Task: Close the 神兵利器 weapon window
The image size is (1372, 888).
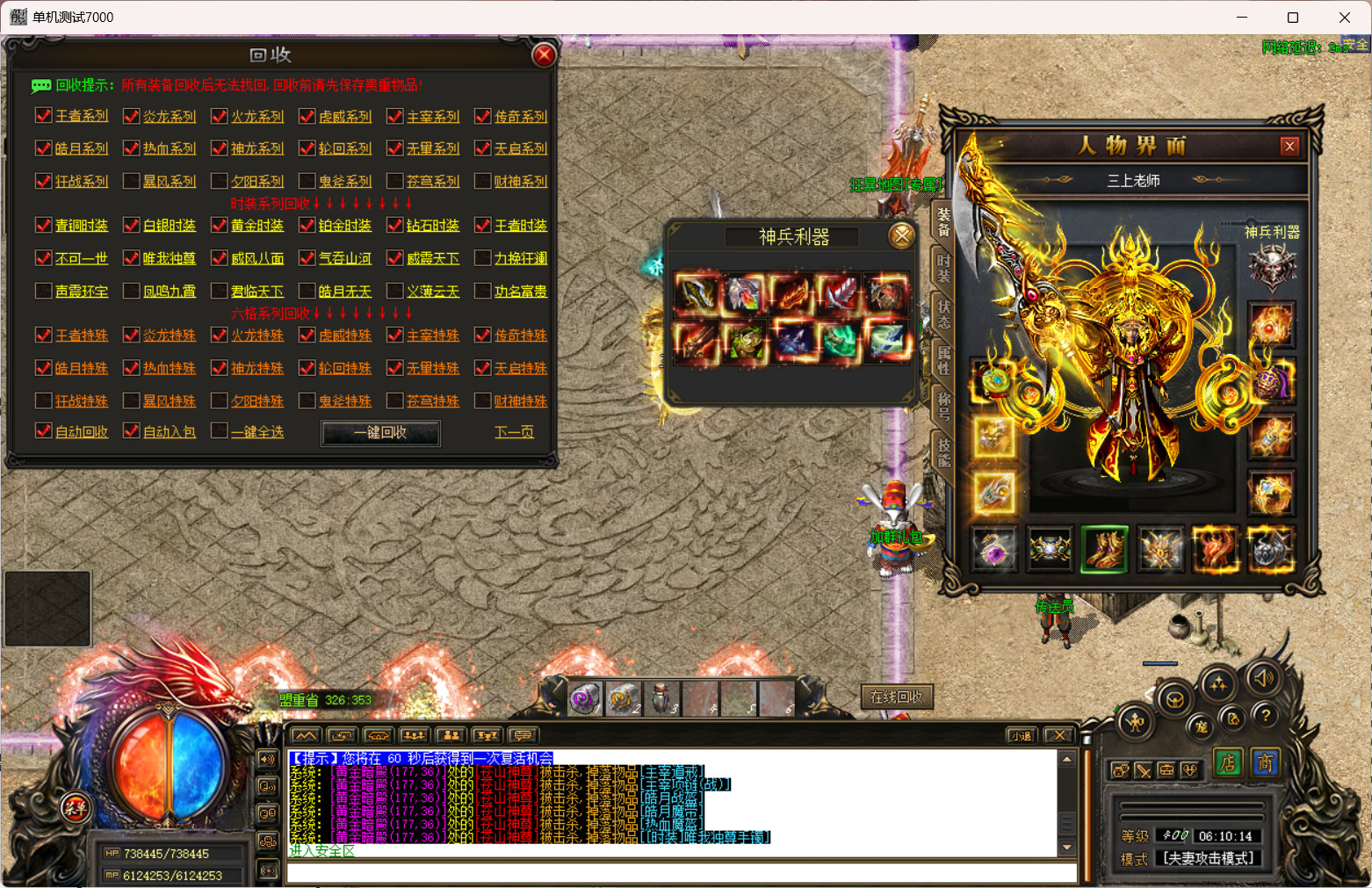Action: pos(901,235)
